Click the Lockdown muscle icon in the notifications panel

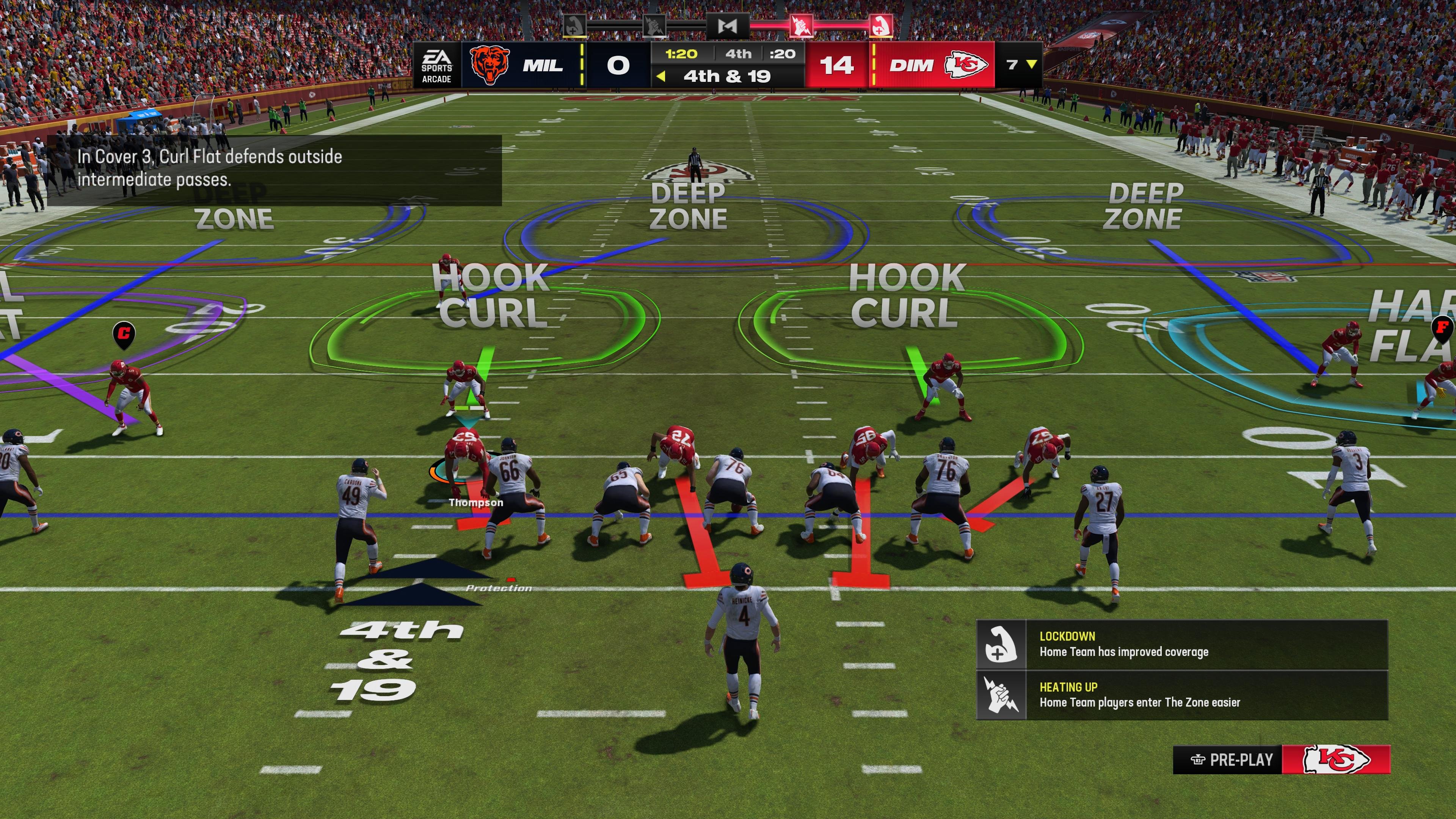(1001, 644)
